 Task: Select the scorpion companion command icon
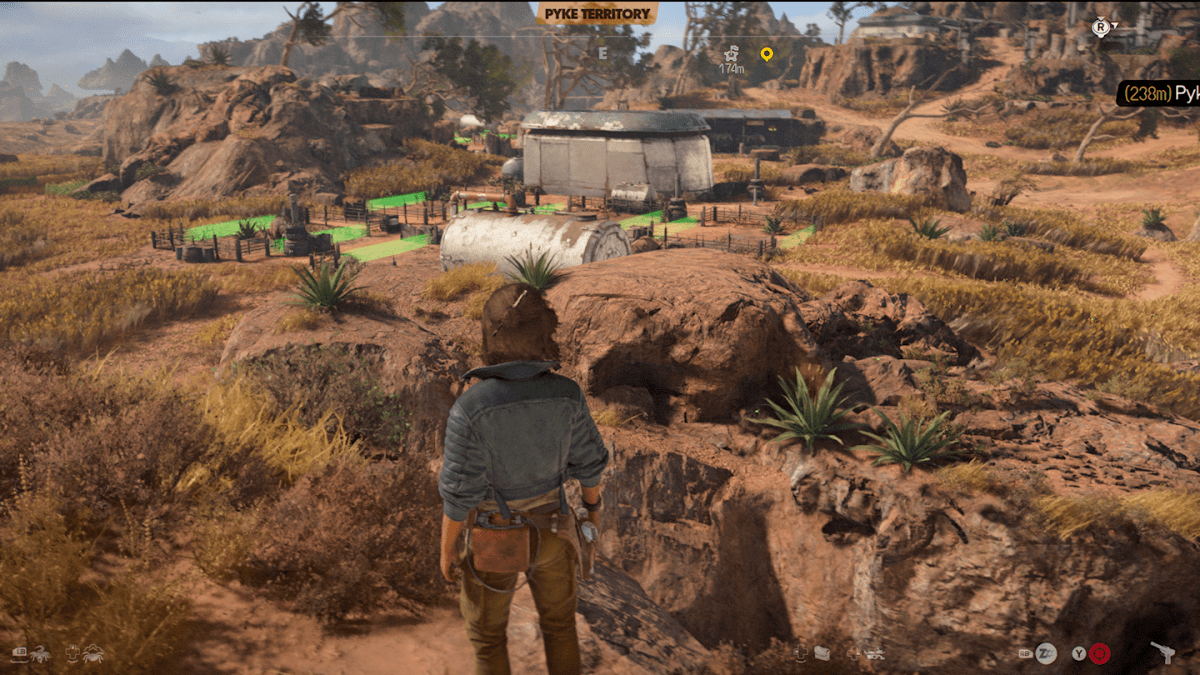(39, 654)
